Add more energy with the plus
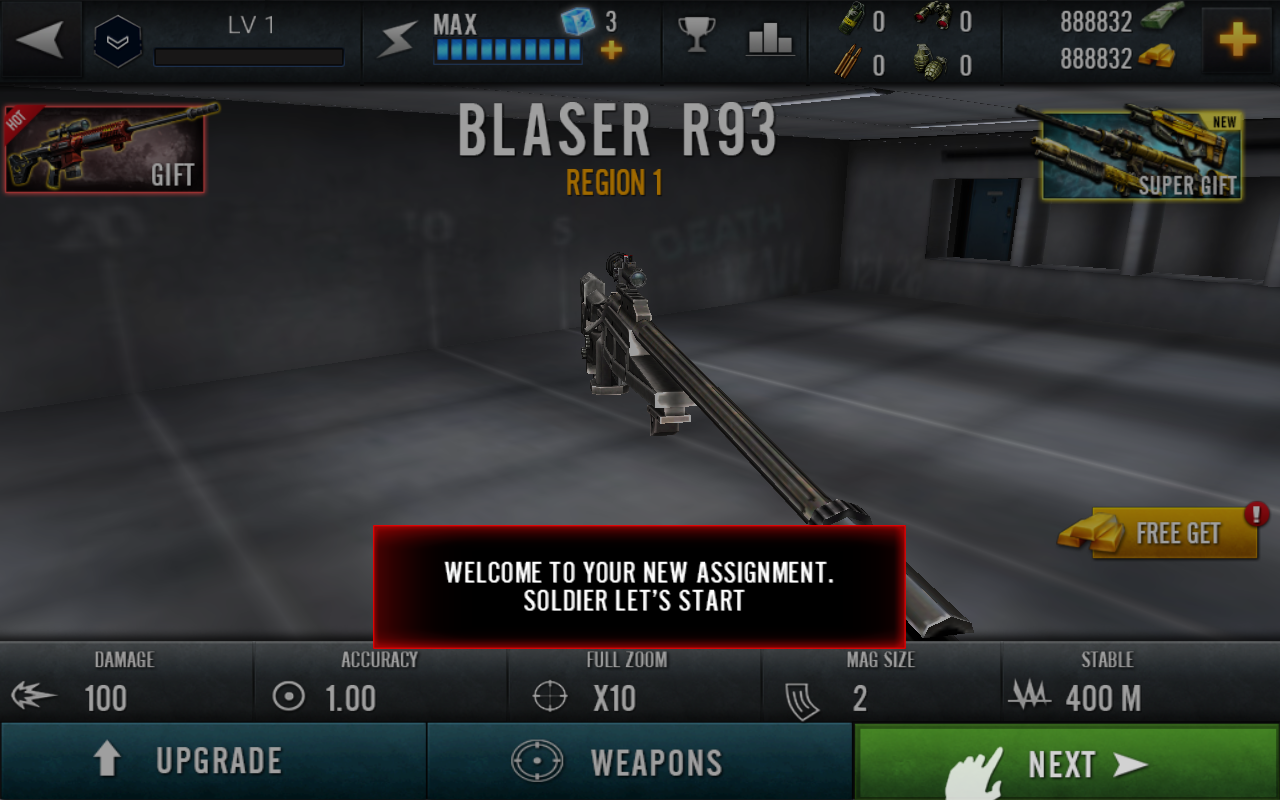The width and height of the screenshot is (1280, 800). [611, 50]
